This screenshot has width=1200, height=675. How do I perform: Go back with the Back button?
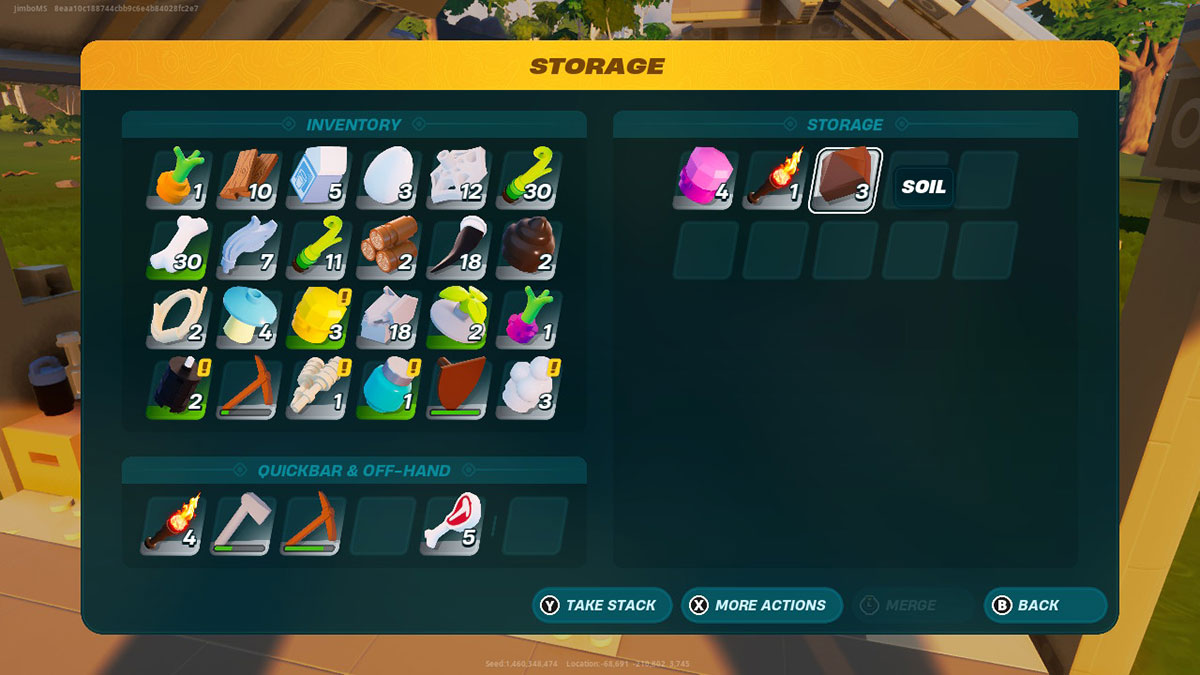click(x=1045, y=605)
